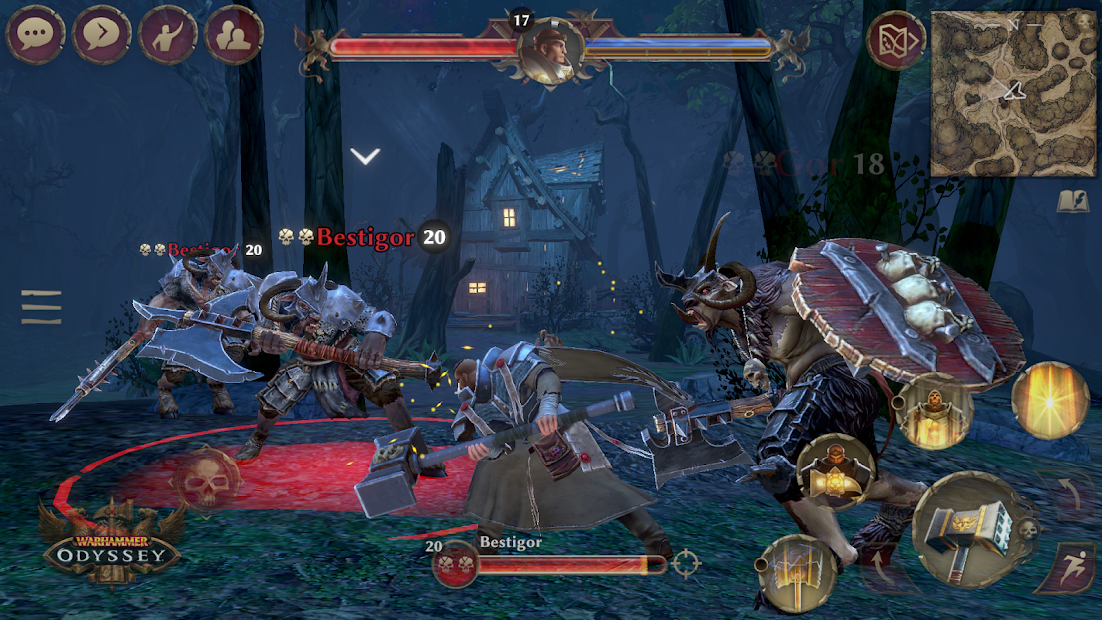This screenshot has width=1102, height=620.
Task: Open the quest journal book icon
Action: tap(1073, 201)
